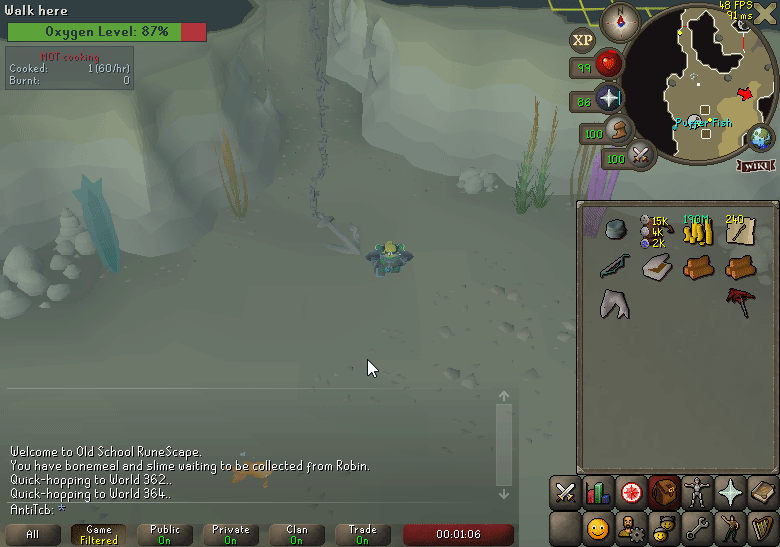Open the Quest List tab
Screen dimensions: 780x547
coord(631,493)
